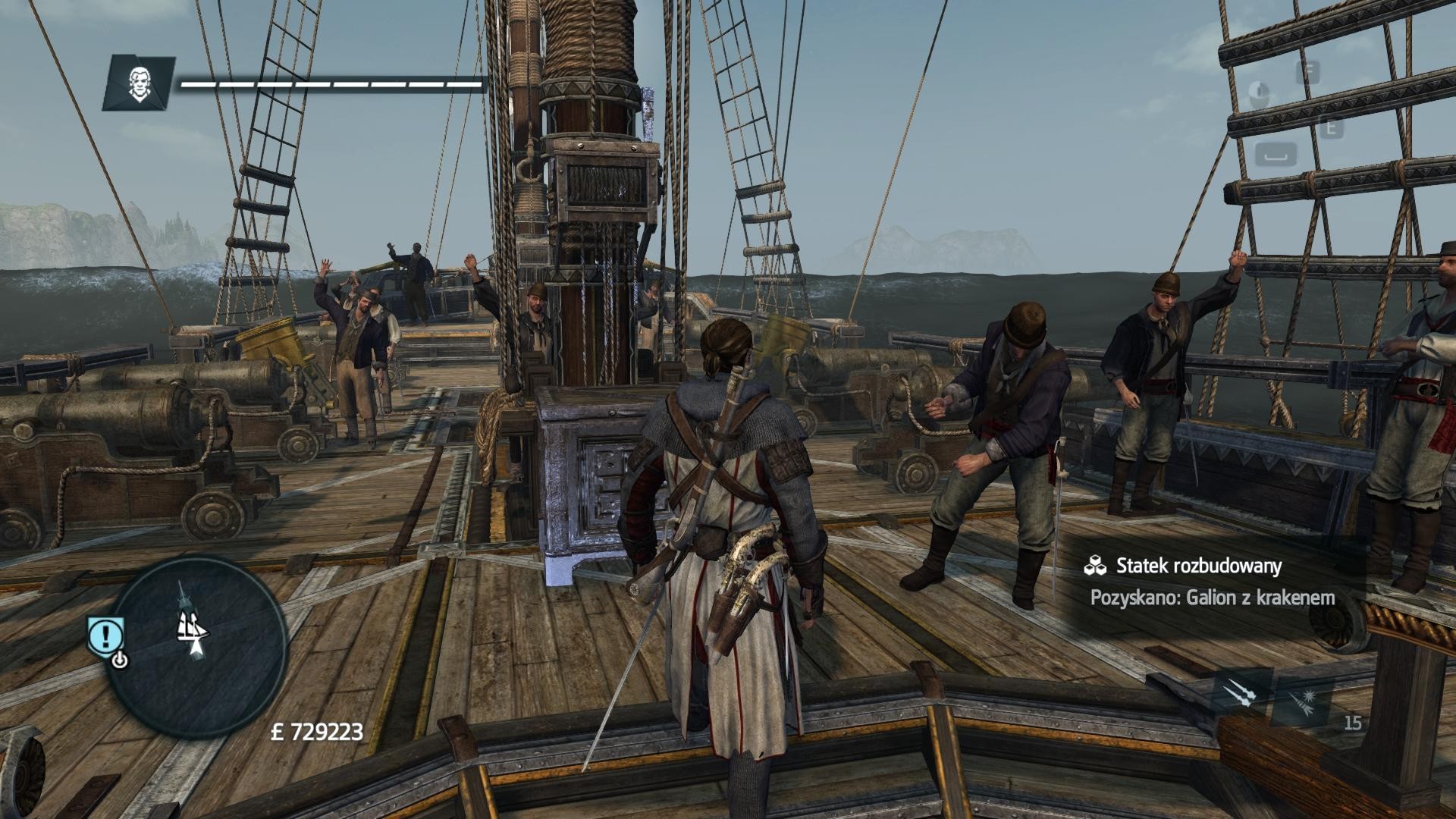This screenshot has height=819, width=1456.
Task: Open the "Statek rozbudowany" notification
Action: [1210, 581]
